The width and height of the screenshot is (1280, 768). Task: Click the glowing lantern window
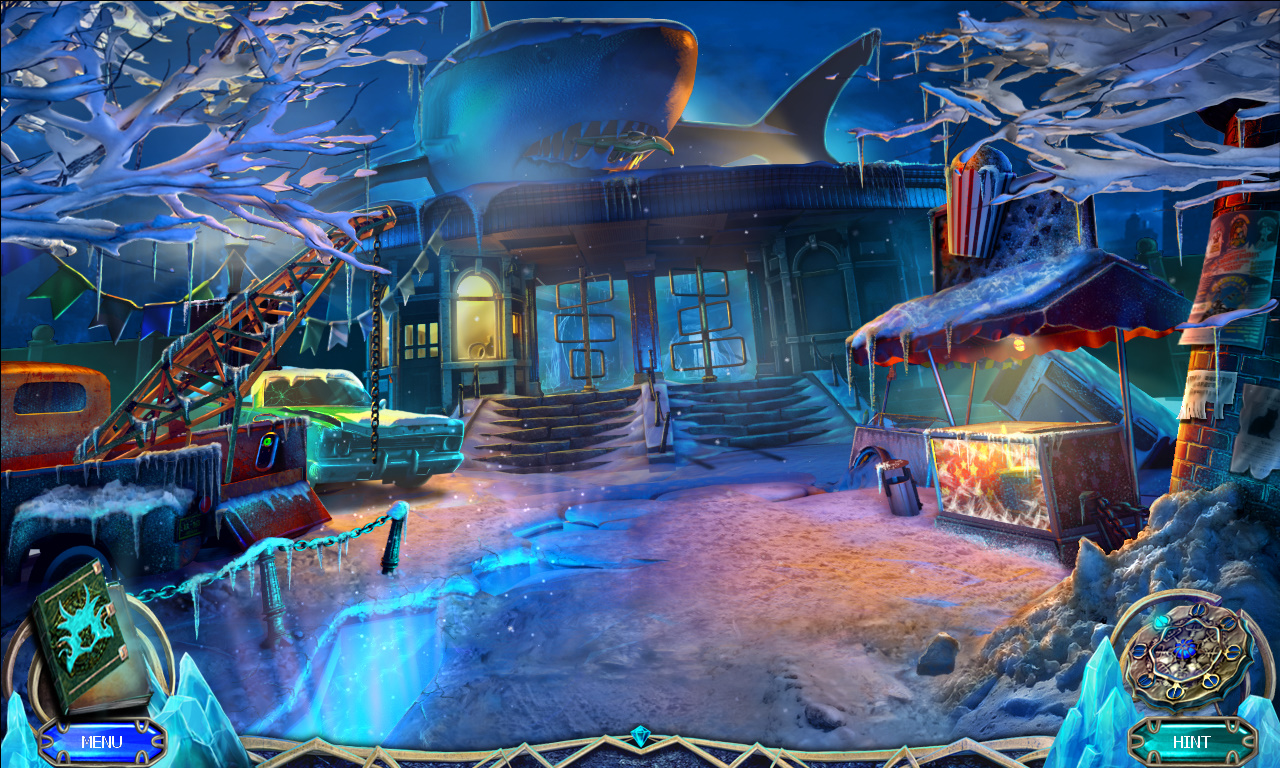click(478, 315)
